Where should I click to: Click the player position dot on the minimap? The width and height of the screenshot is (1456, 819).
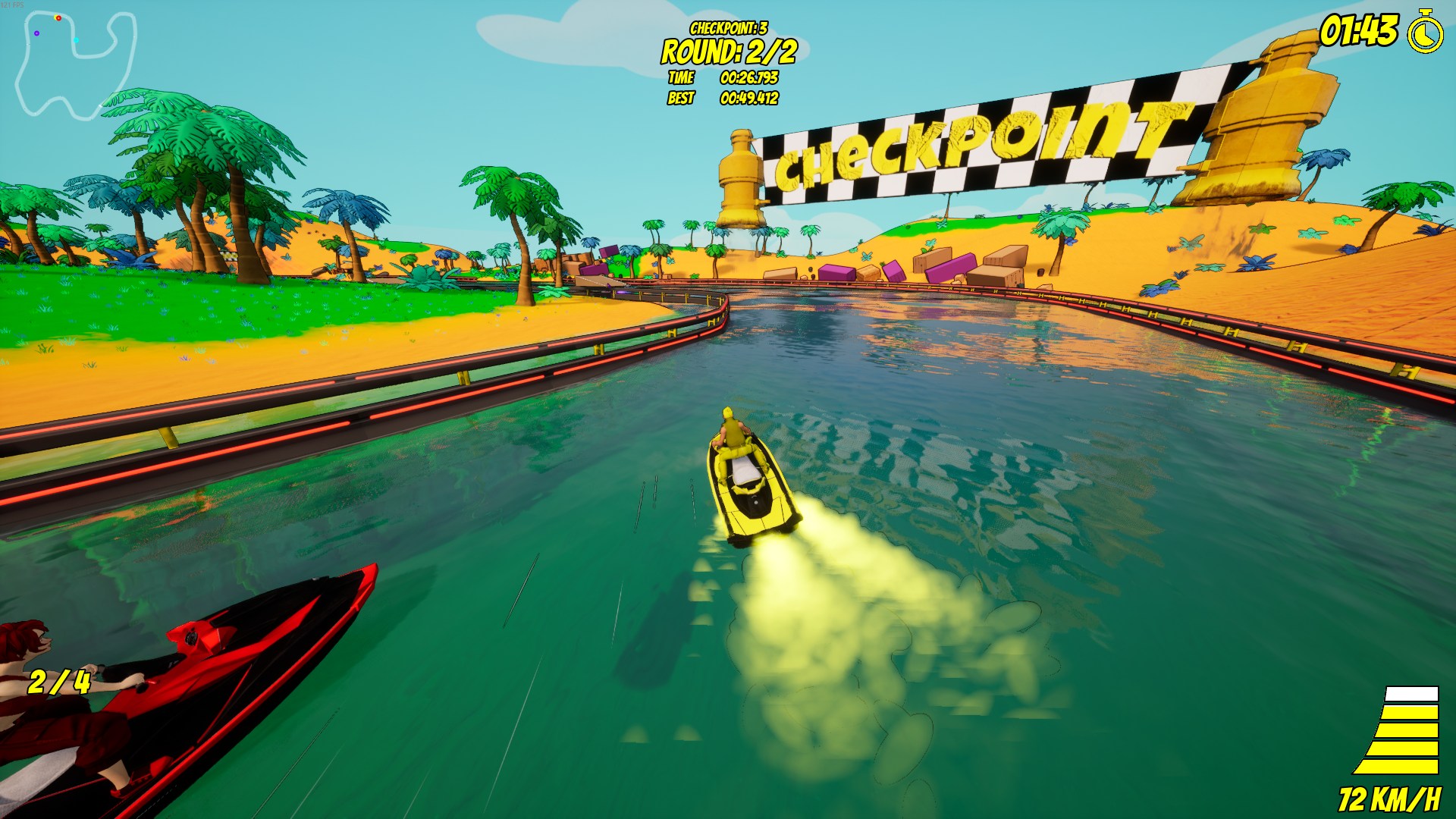55,17
